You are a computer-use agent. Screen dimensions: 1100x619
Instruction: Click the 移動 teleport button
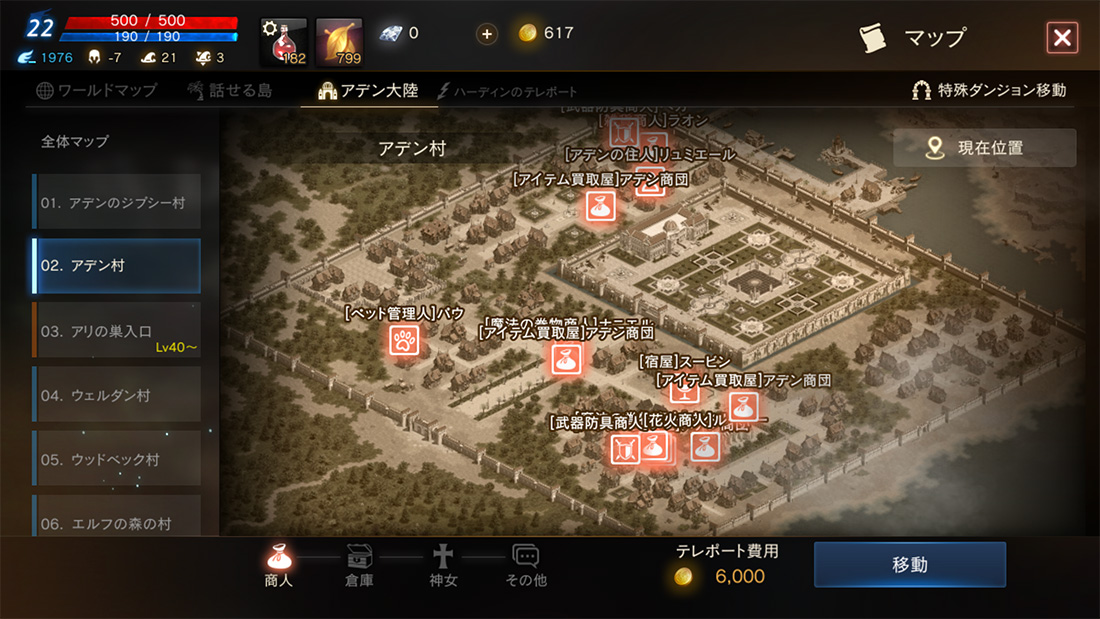click(x=909, y=565)
